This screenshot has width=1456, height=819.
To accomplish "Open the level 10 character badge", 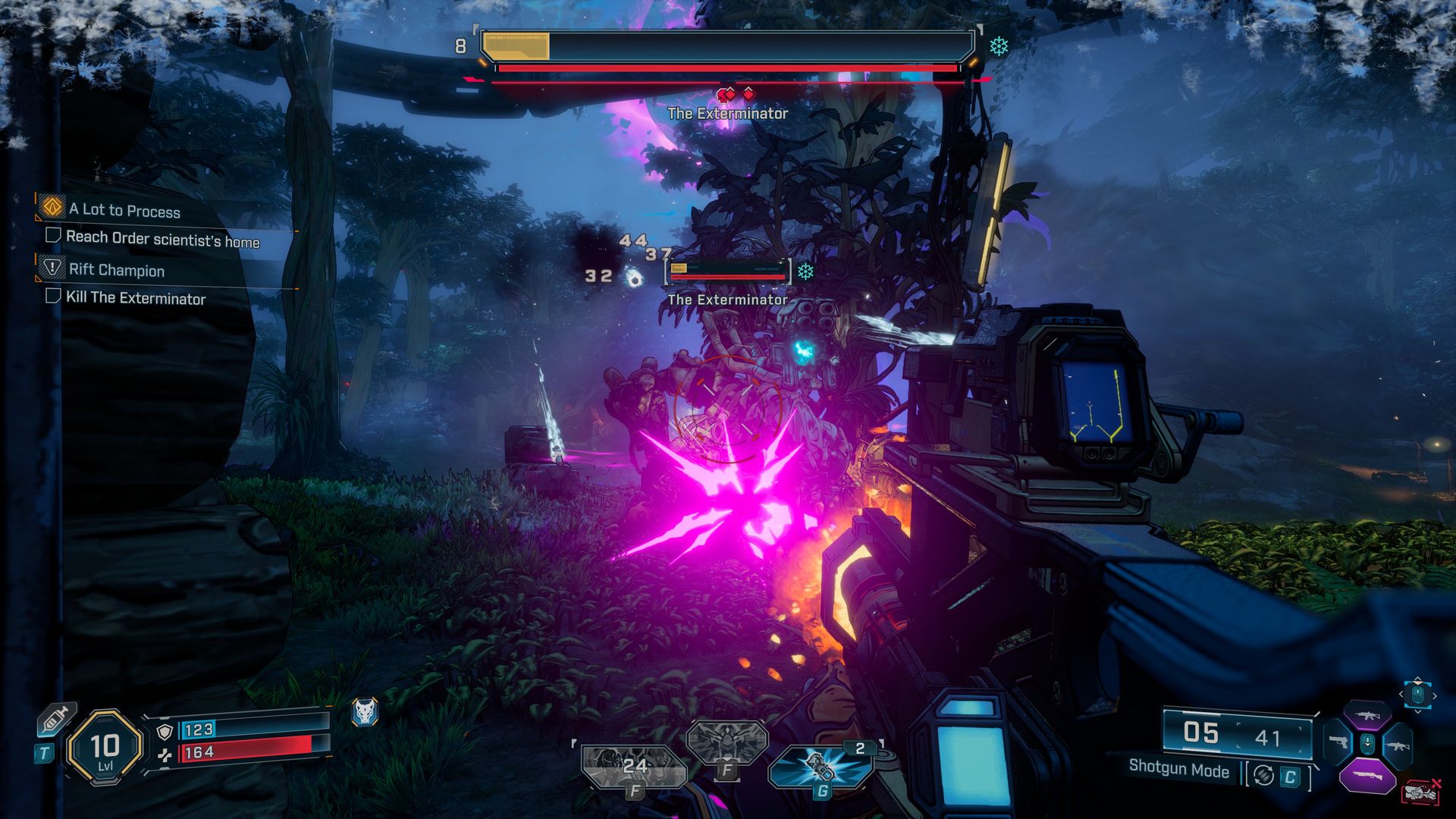I will tap(105, 748).
